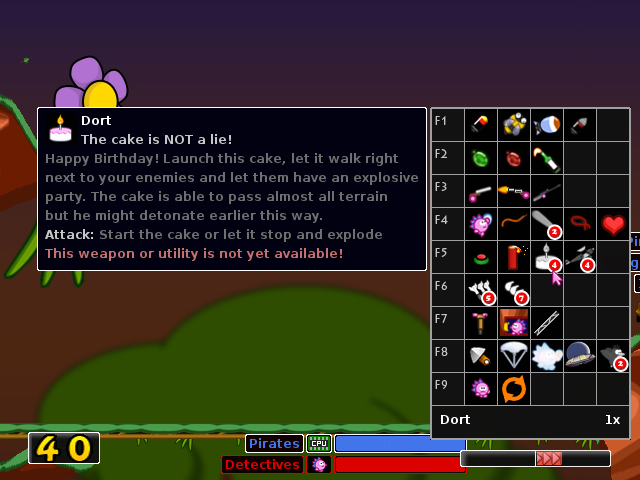The image size is (640, 480).
Task: Select the sniper rifle
Action: [547, 190]
